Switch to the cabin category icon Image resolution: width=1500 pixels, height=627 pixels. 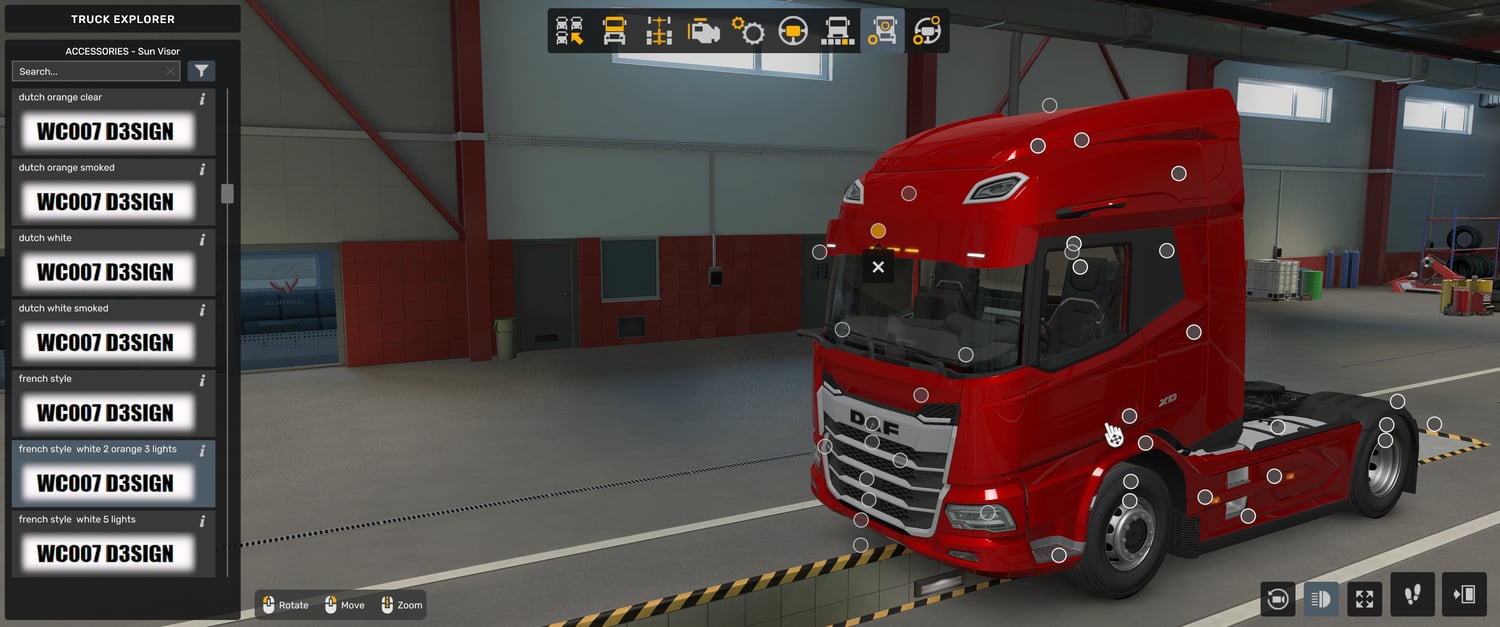(x=614, y=31)
